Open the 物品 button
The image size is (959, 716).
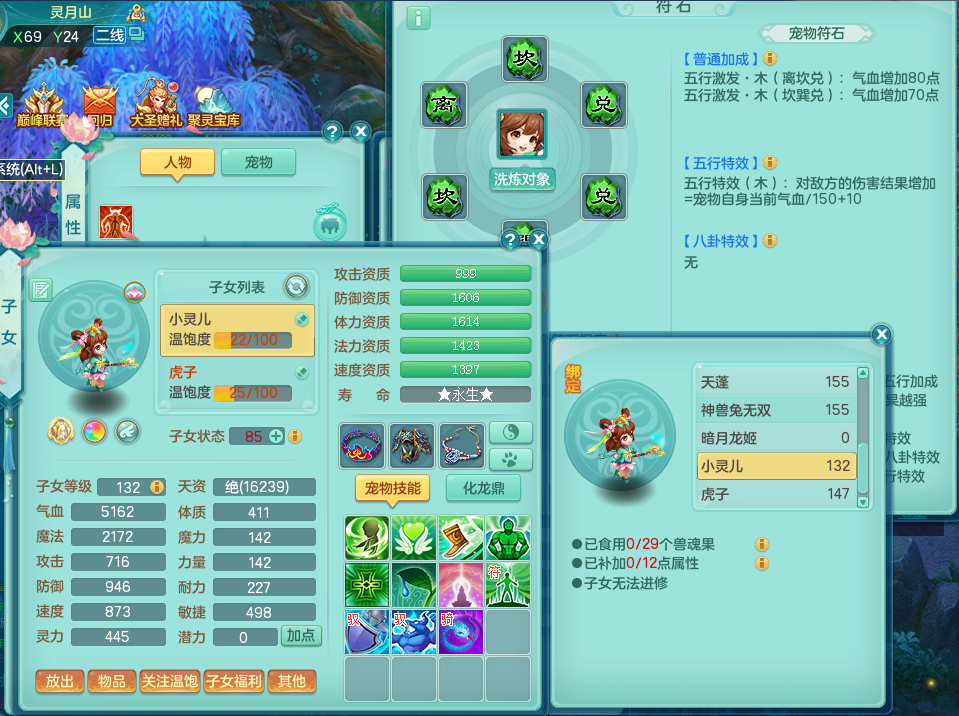pos(112,681)
